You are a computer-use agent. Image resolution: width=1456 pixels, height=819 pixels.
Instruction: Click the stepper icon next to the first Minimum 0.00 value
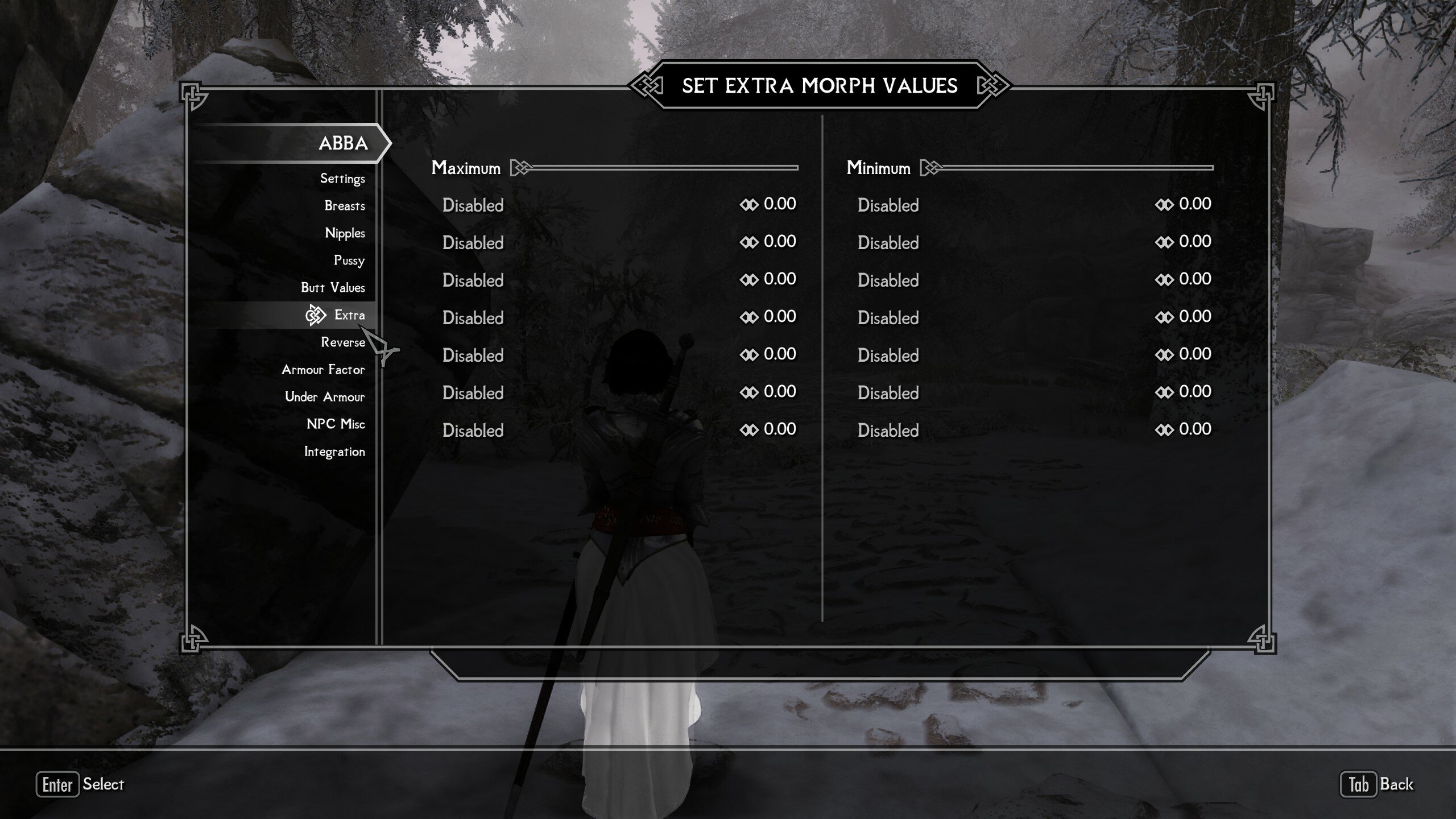(1165, 204)
